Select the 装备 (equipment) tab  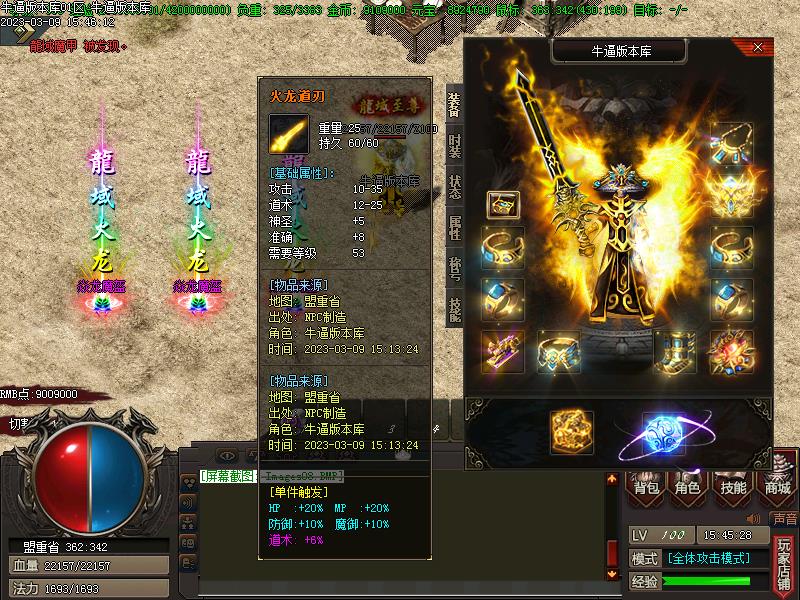click(x=454, y=103)
